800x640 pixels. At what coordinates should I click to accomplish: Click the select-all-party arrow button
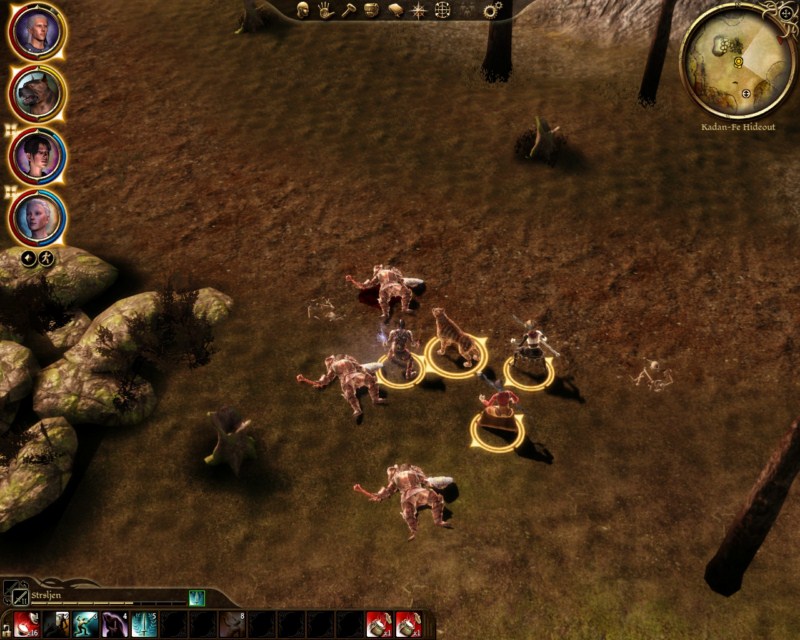click(x=29, y=259)
